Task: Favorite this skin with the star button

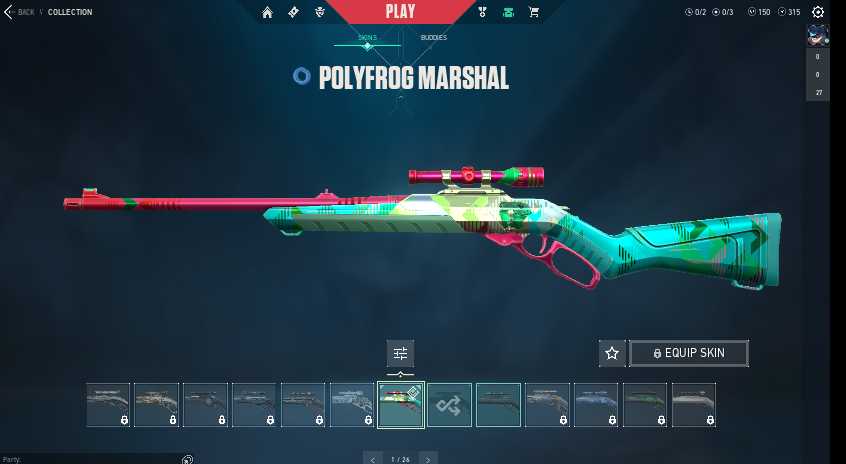Action: click(x=612, y=353)
